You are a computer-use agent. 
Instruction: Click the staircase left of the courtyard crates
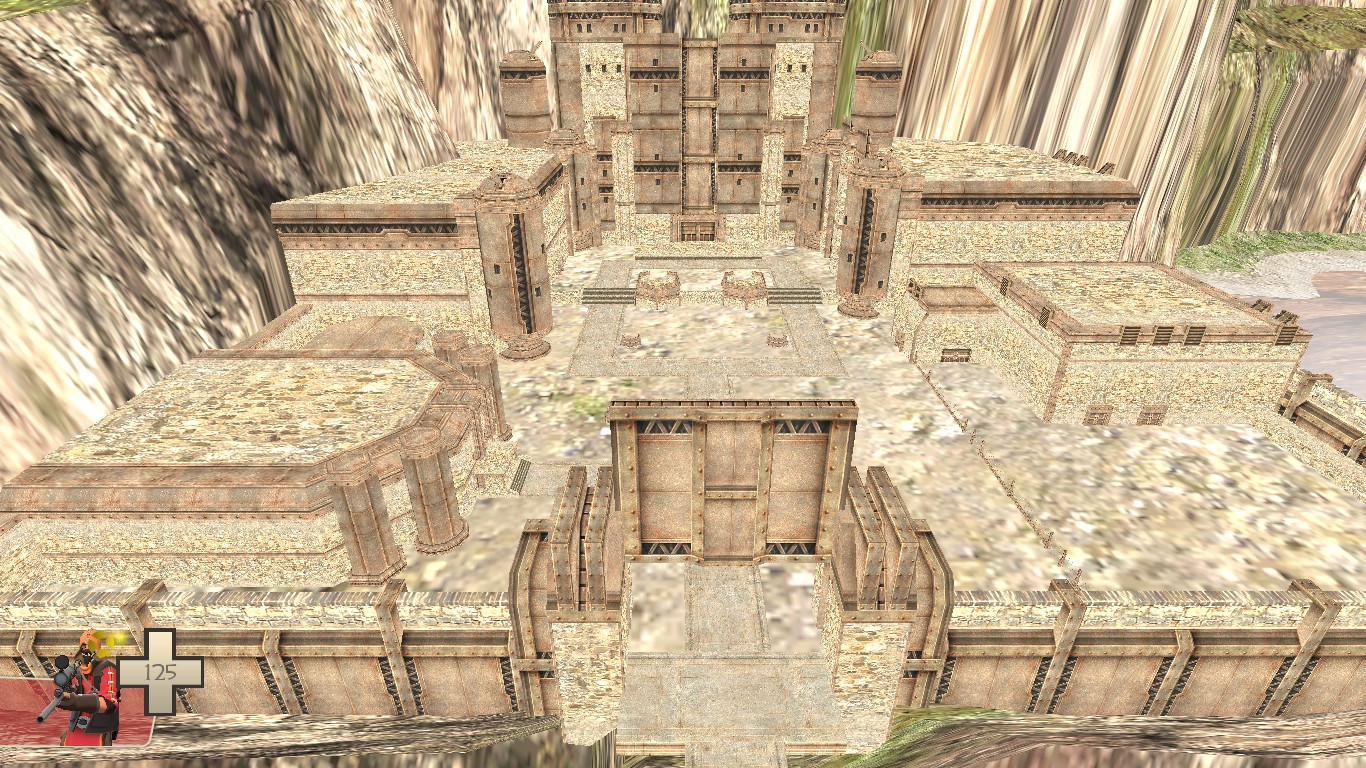(608, 297)
